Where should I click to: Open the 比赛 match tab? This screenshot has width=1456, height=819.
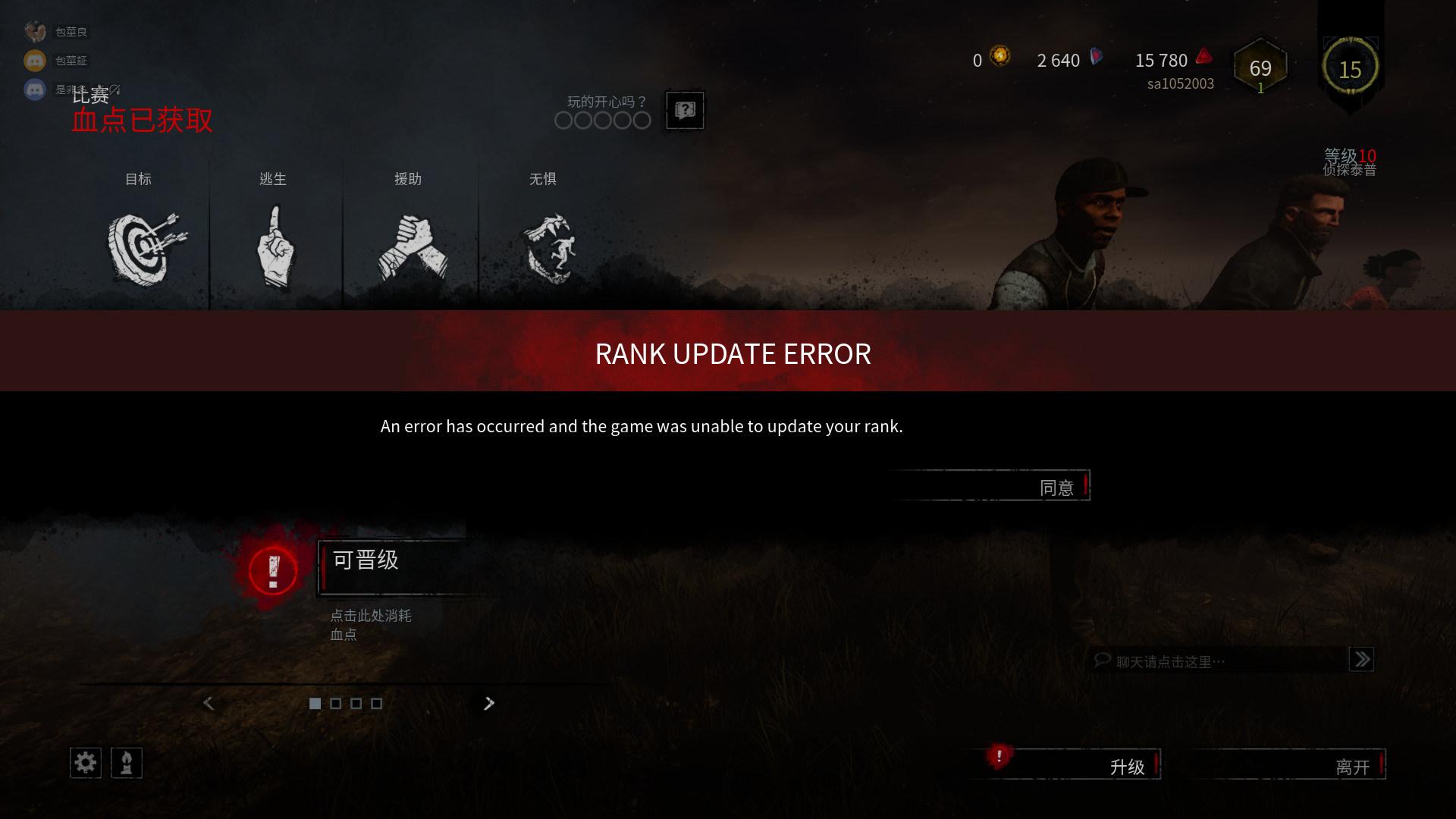[89, 94]
